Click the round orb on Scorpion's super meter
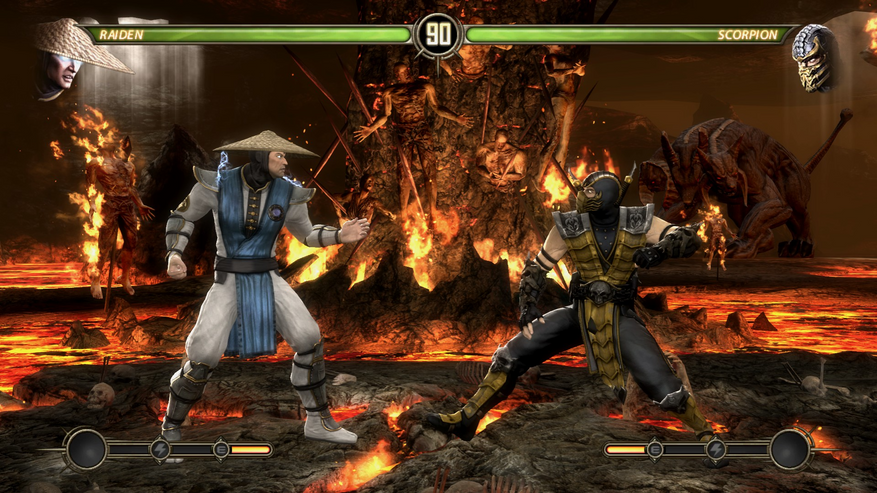This screenshot has width=877, height=493. 790,449
